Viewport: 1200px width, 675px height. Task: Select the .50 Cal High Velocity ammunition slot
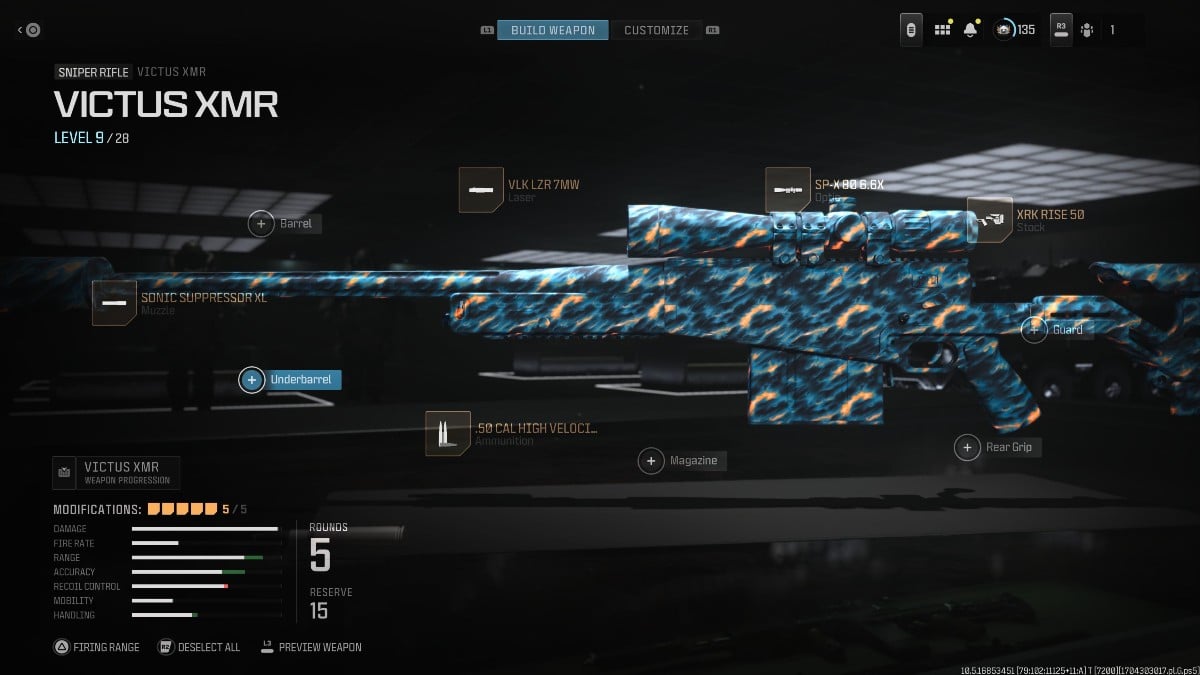(447, 433)
